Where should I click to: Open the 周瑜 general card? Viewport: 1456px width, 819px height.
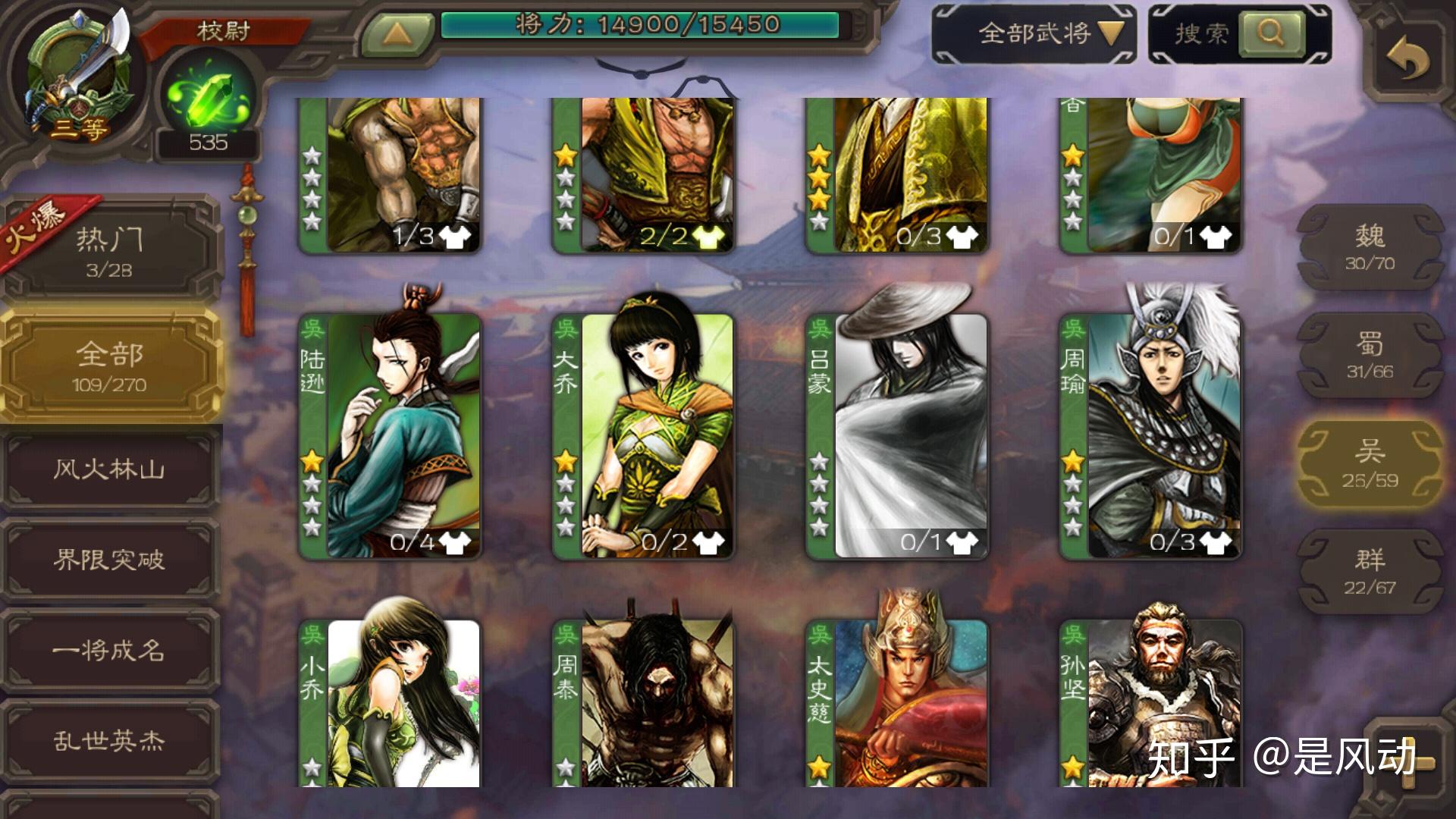pos(1150,436)
